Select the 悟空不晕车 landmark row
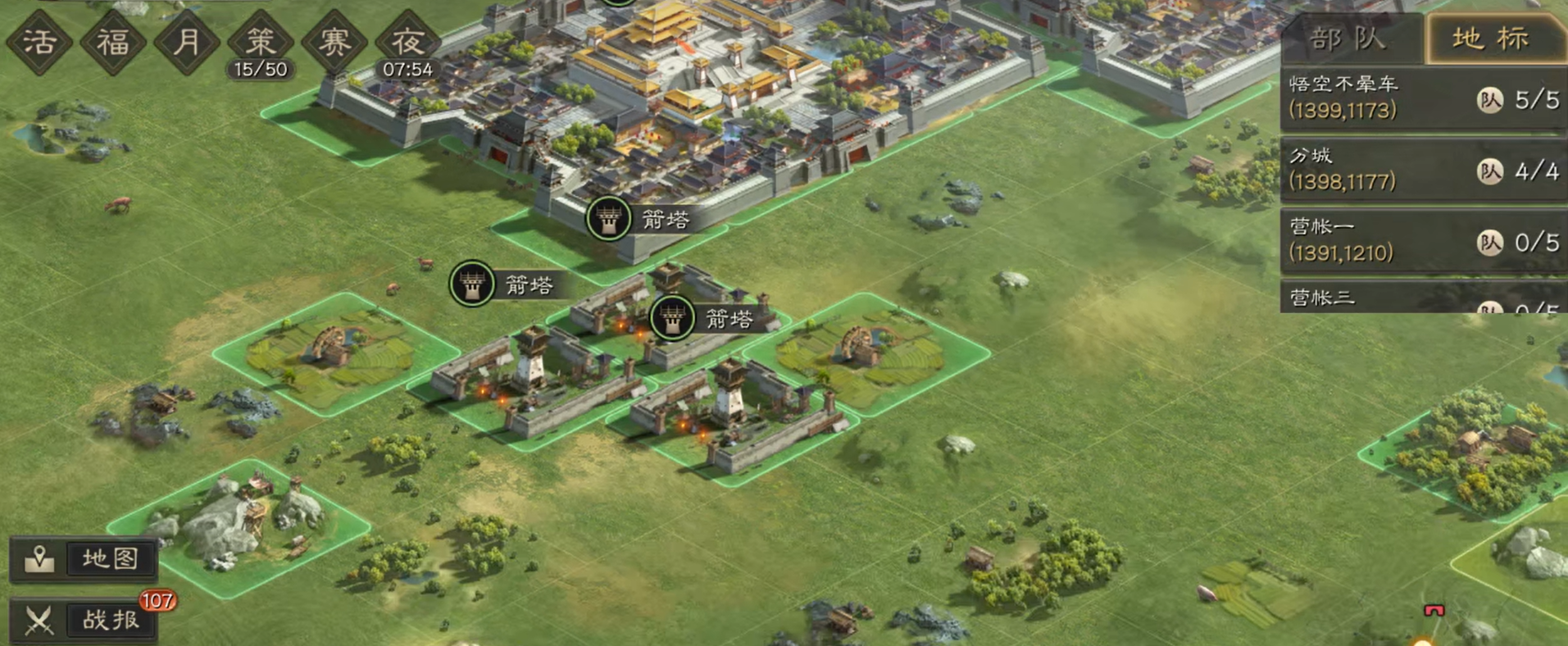 coord(1423,98)
